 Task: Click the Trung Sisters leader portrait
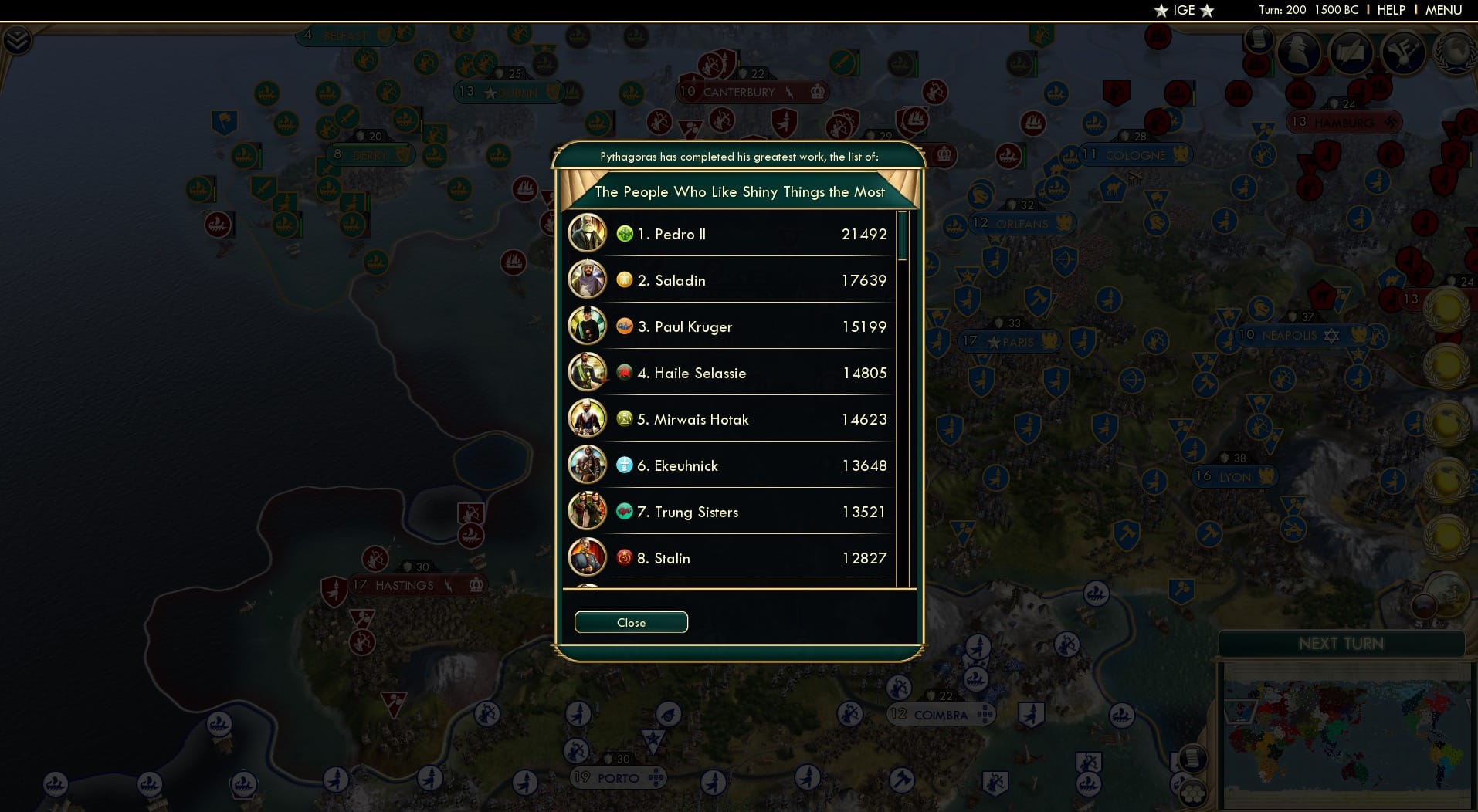coord(588,511)
